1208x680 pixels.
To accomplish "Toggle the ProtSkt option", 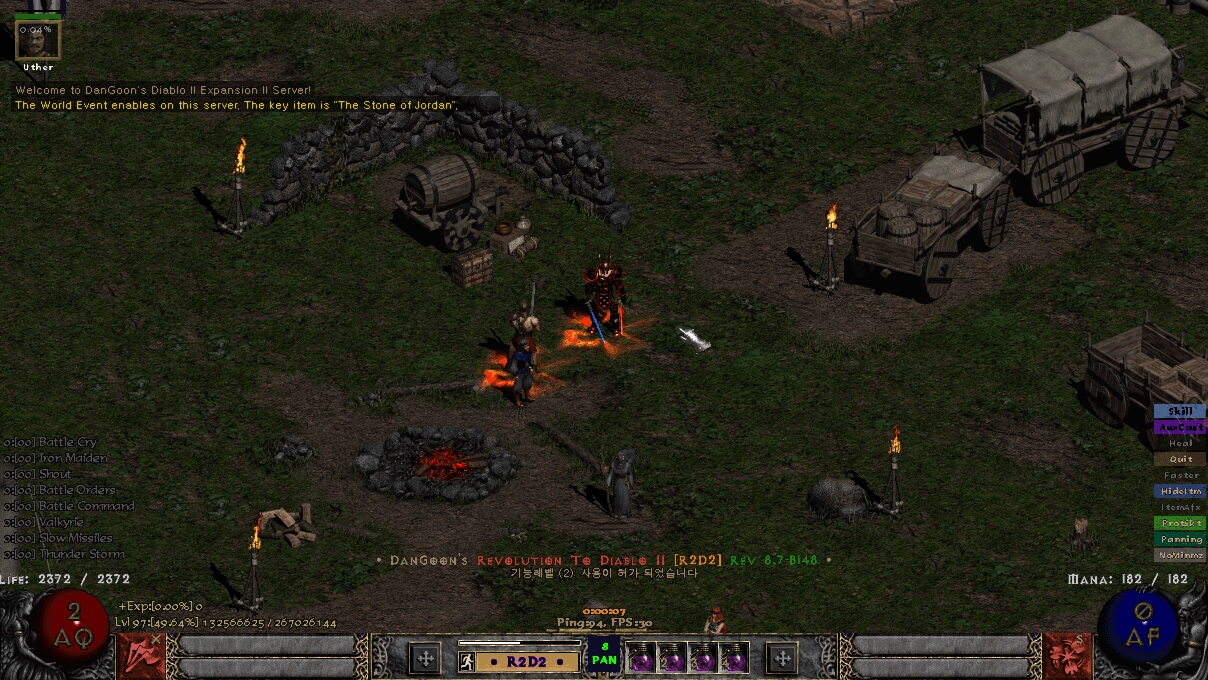I will coord(1180,523).
